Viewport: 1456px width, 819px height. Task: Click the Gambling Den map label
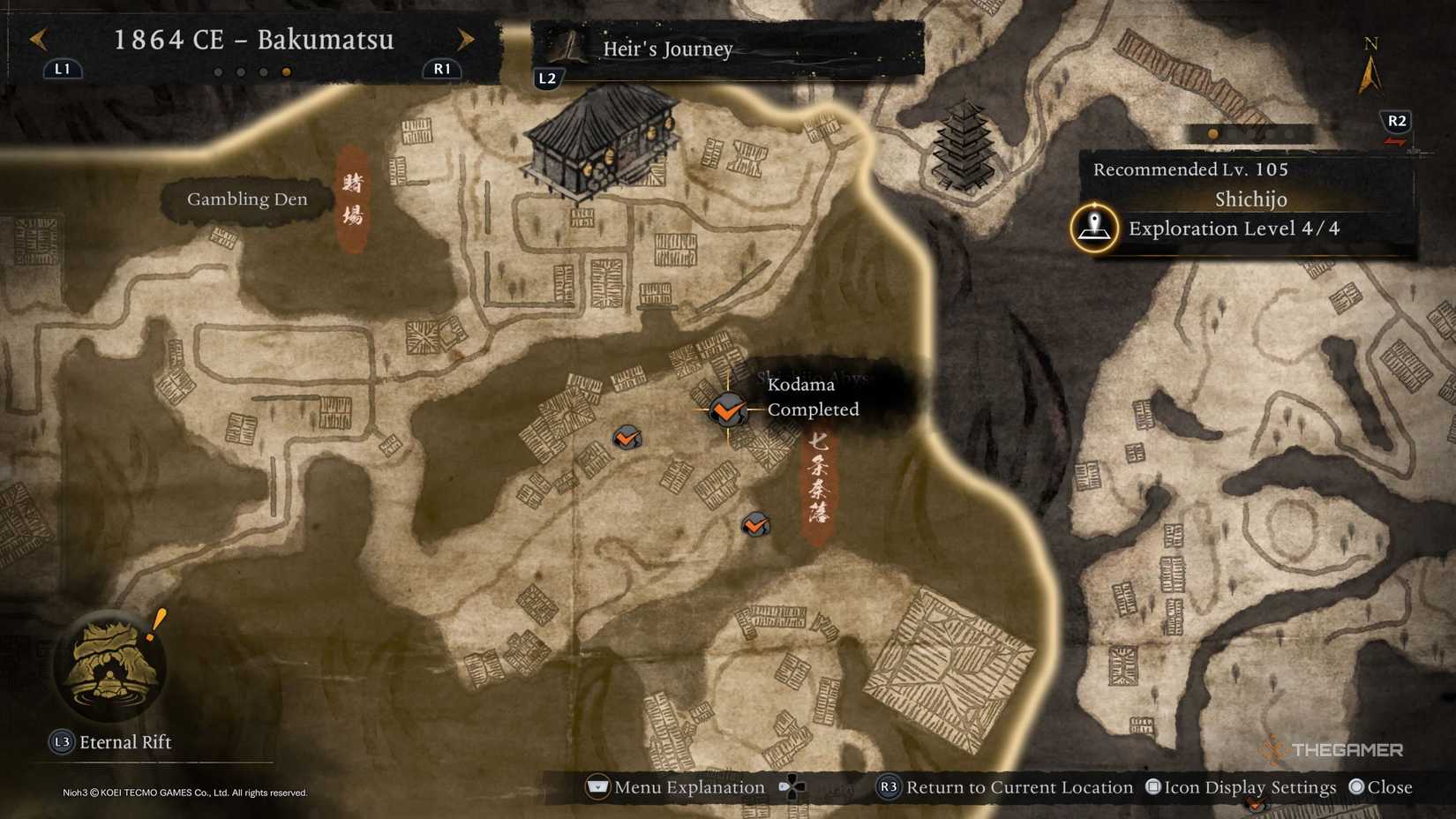(246, 199)
